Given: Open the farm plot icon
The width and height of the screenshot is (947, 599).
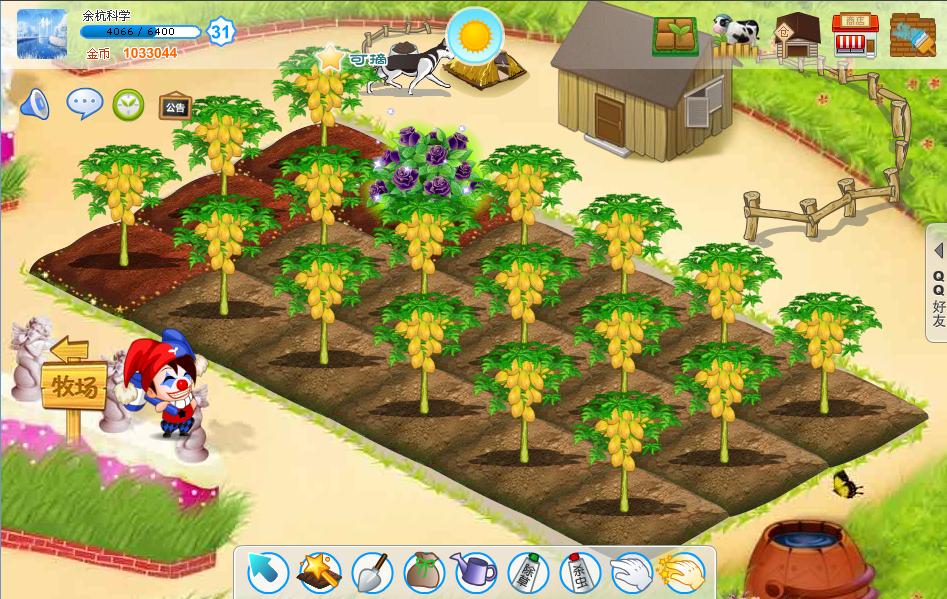Looking at the screenshot, I should [676, 36].
